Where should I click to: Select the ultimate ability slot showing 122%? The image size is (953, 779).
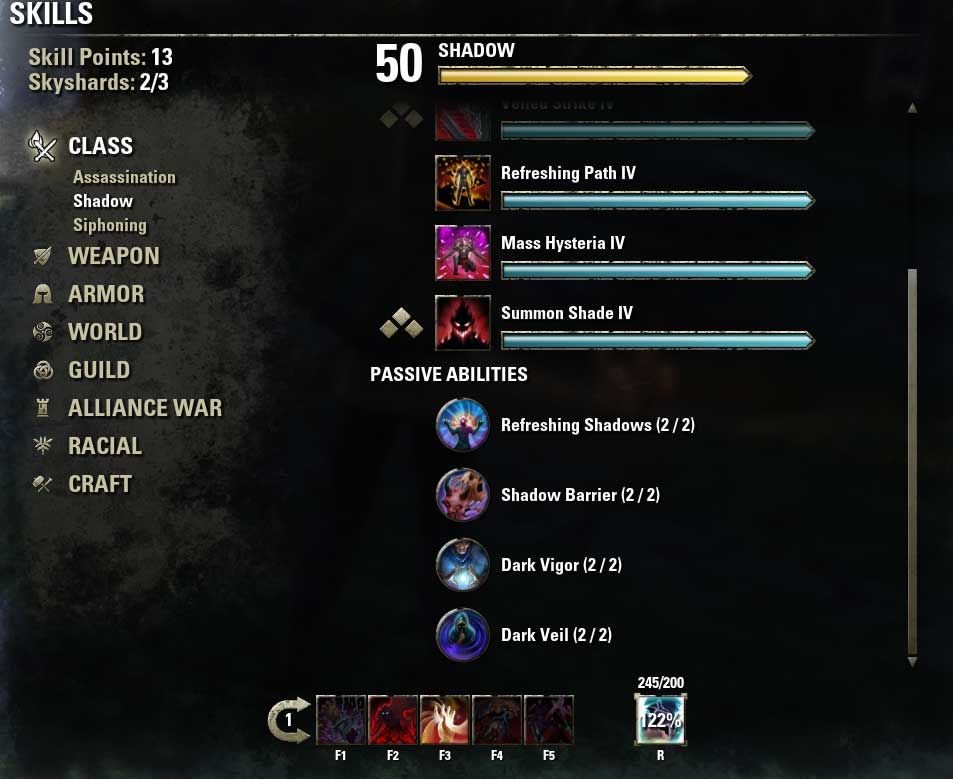pos(660,720)
